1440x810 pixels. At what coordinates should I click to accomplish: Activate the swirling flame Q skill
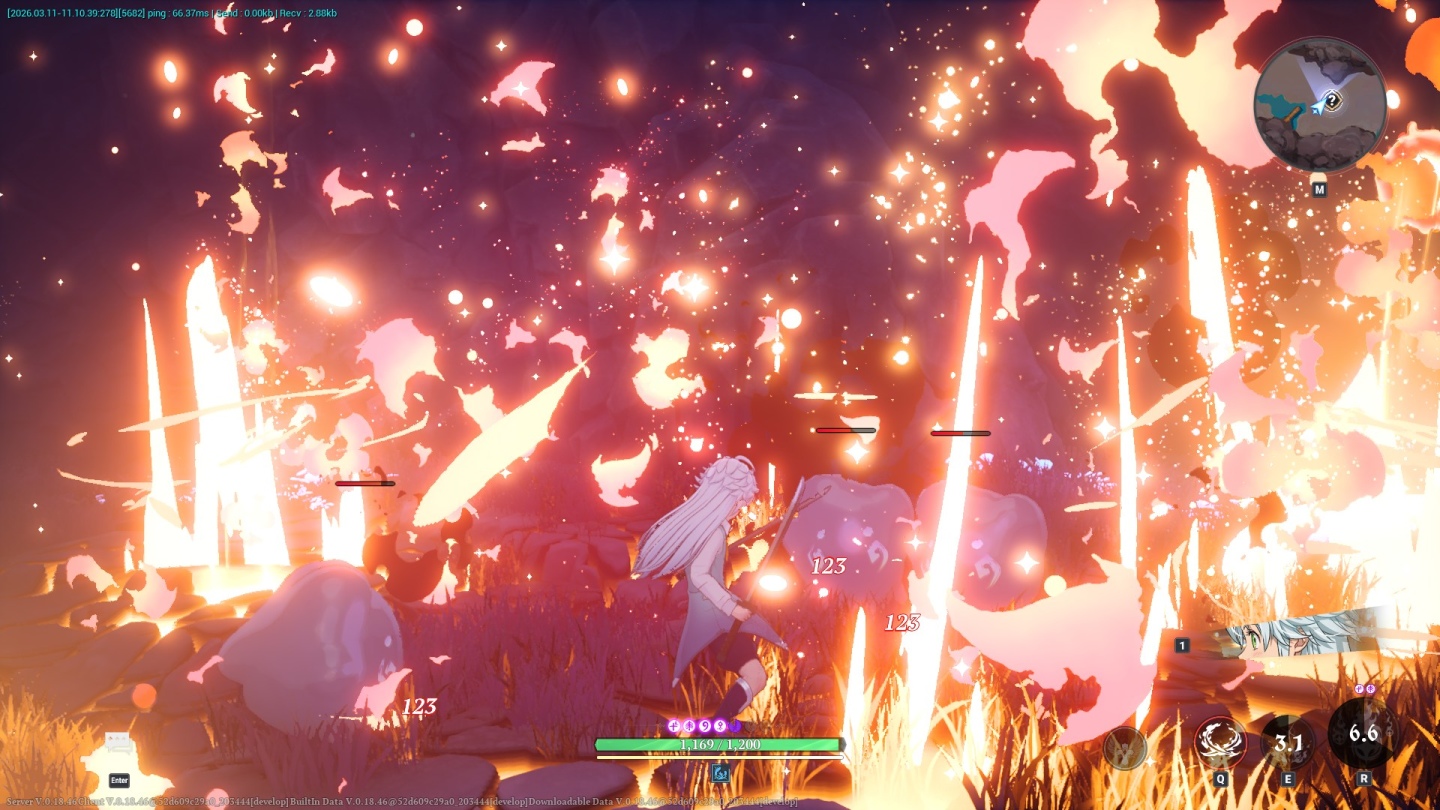pos(1220,743)
